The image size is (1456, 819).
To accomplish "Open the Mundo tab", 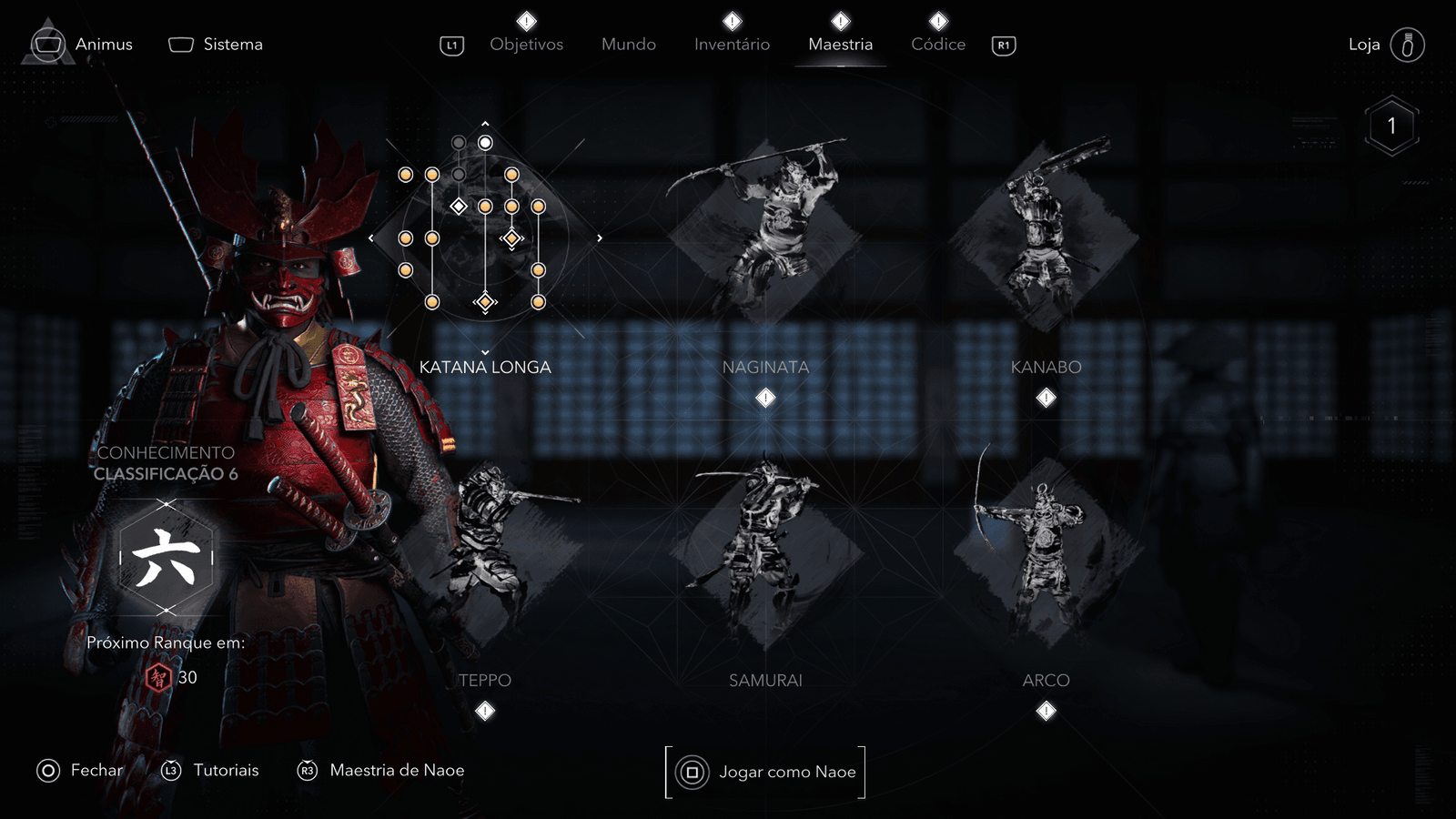I will coord(628,45).
